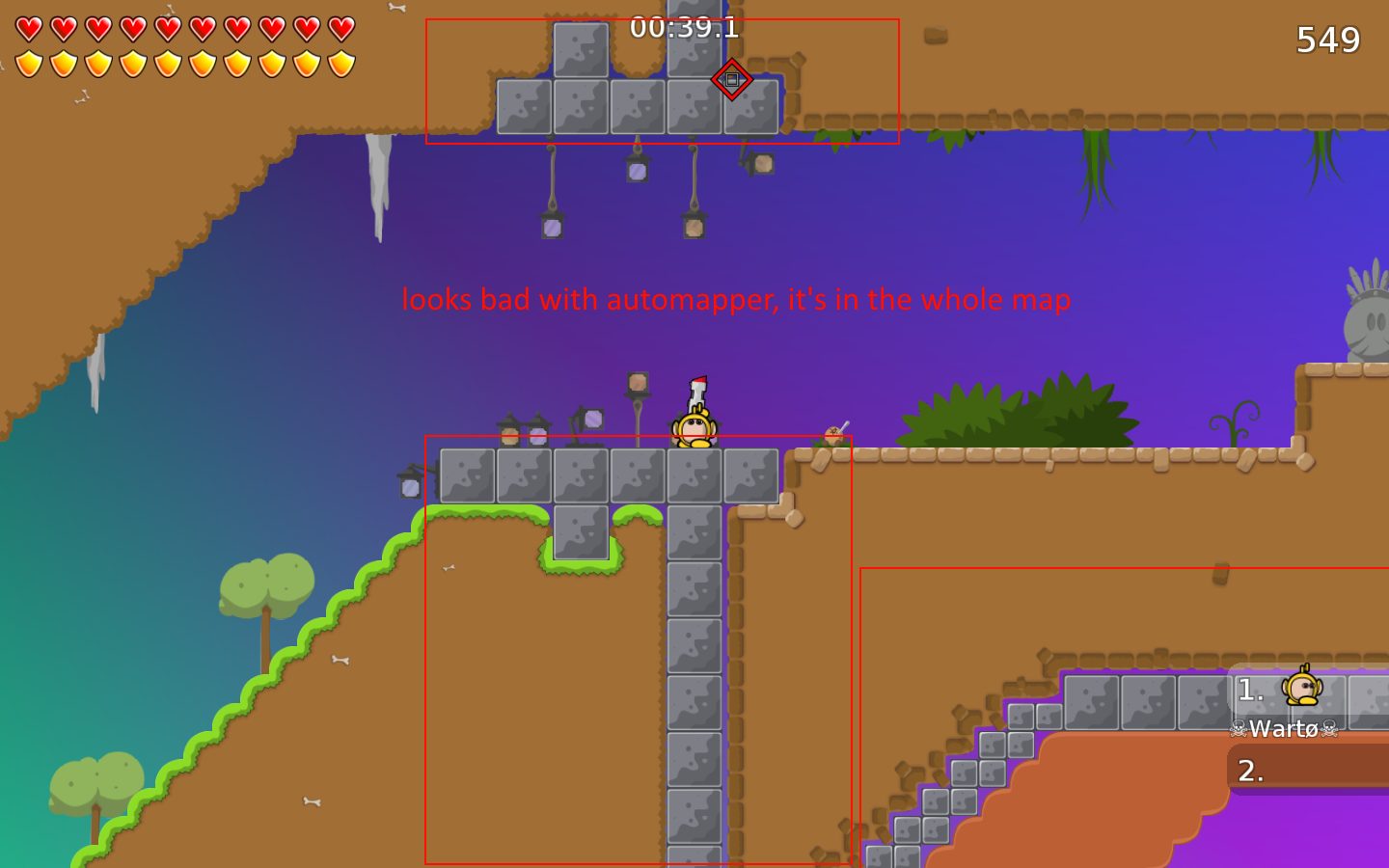This screenshot has width=1389, height=868.
Task: Click the 00:39.1 race timer
Action: coord(686,28)
